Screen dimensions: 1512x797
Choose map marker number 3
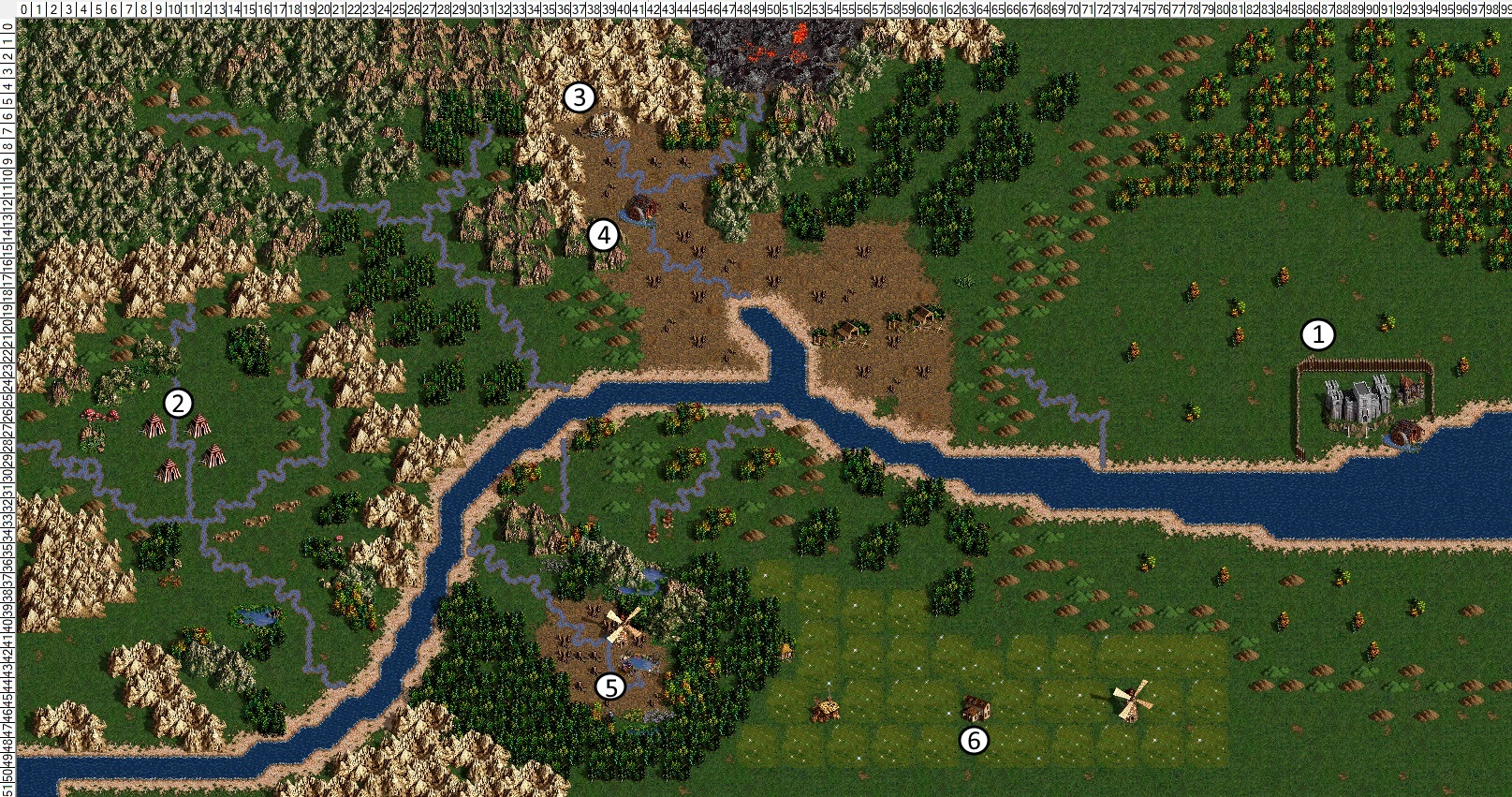pos(579,96)
